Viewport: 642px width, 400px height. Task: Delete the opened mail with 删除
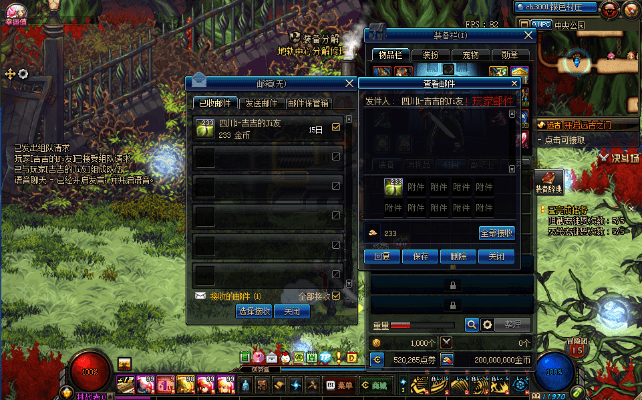(458, 256)
